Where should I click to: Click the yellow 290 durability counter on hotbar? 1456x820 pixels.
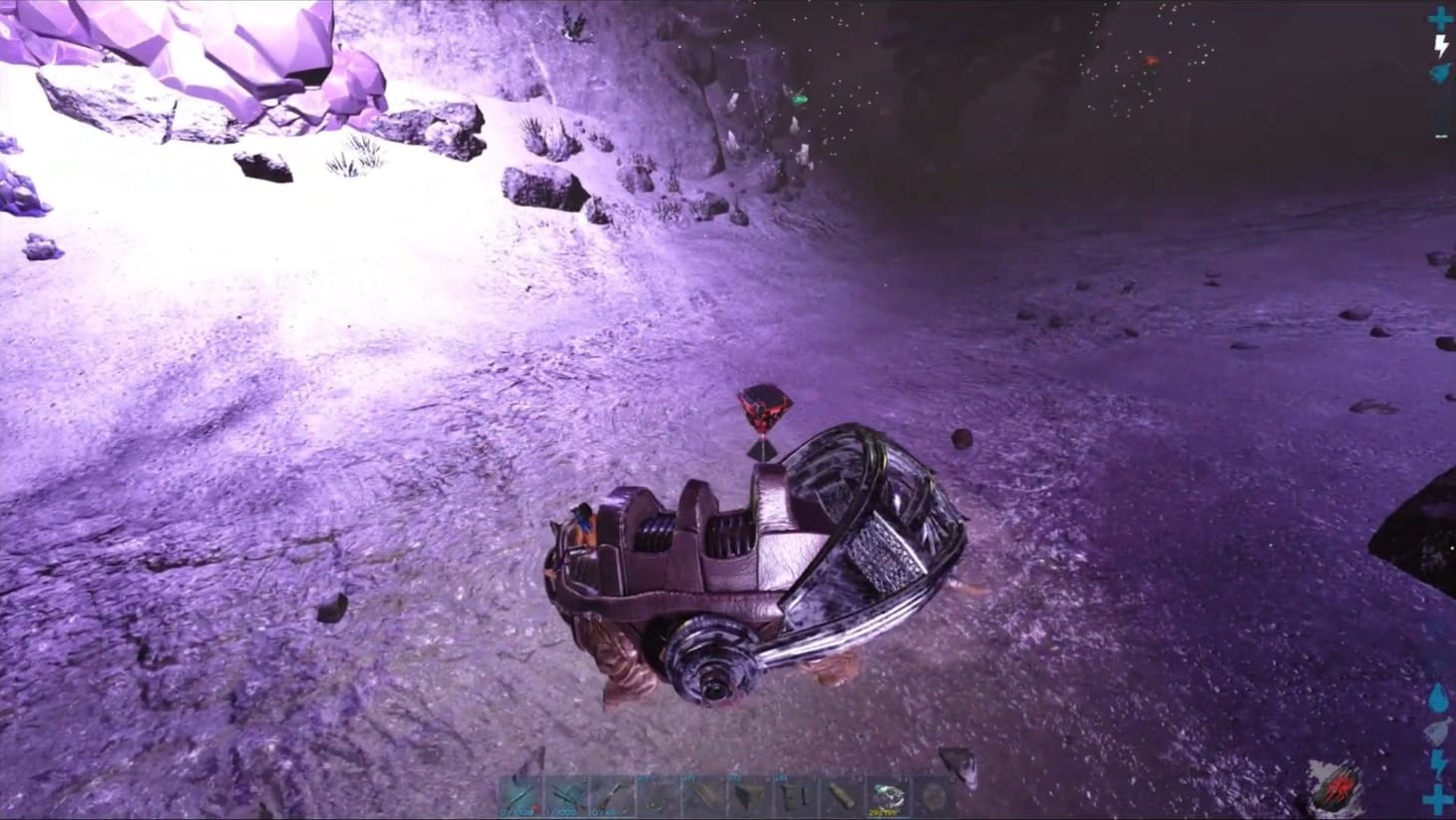pyautogui.click(x=879, y=811)
